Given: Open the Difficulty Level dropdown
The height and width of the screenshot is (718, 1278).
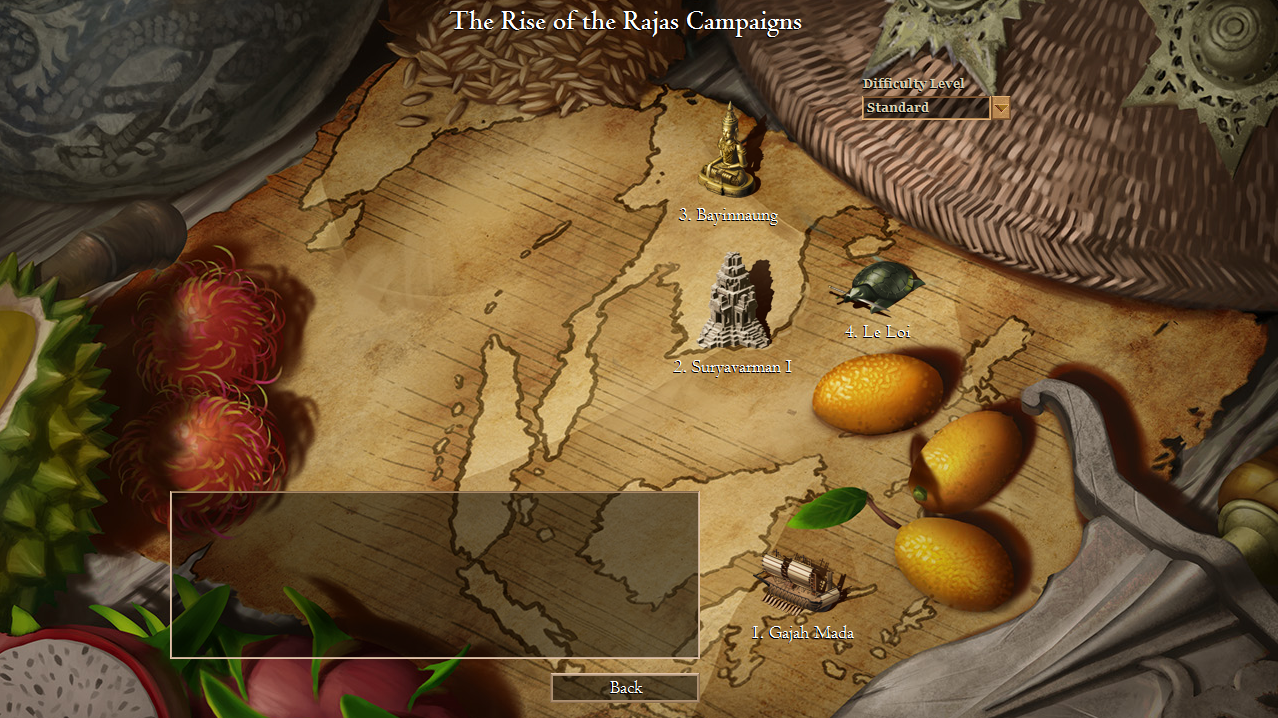Looking at the screenshot, I should [x=1000, y=107].
